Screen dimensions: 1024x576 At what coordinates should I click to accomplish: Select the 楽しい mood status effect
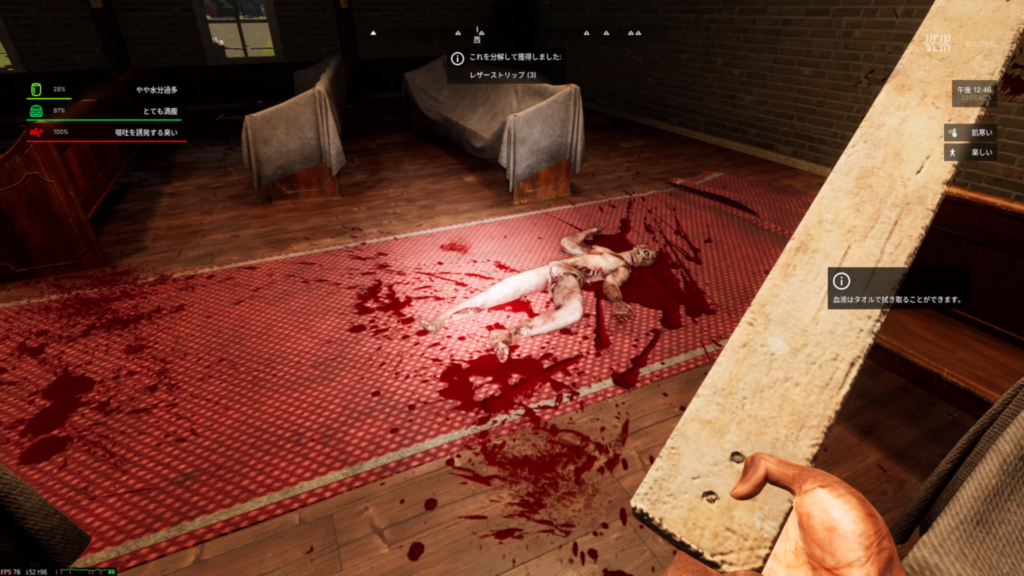[x=970, y=152]
